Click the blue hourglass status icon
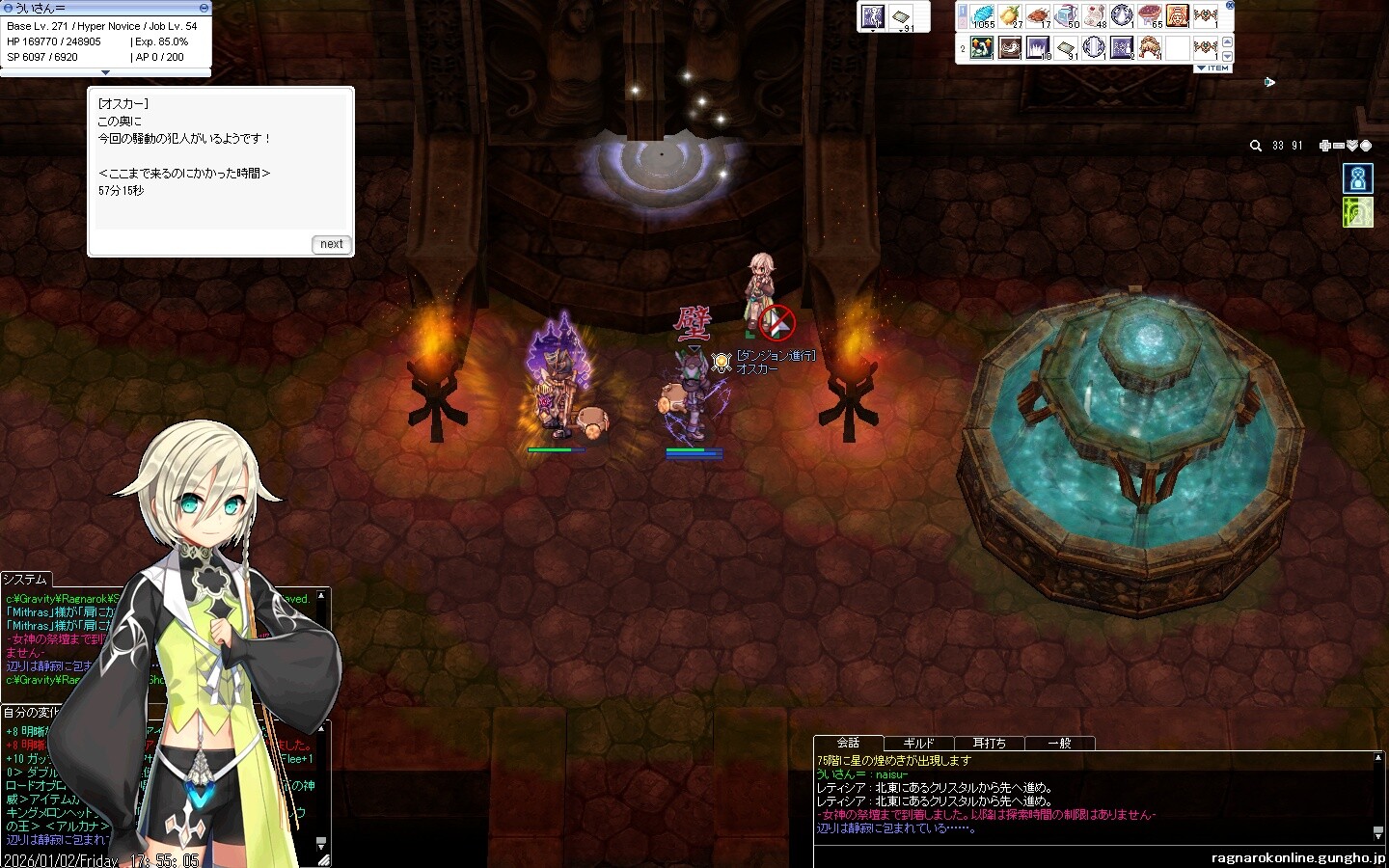The width and height of the screenshot is (1389, 868). (1357, 178)
